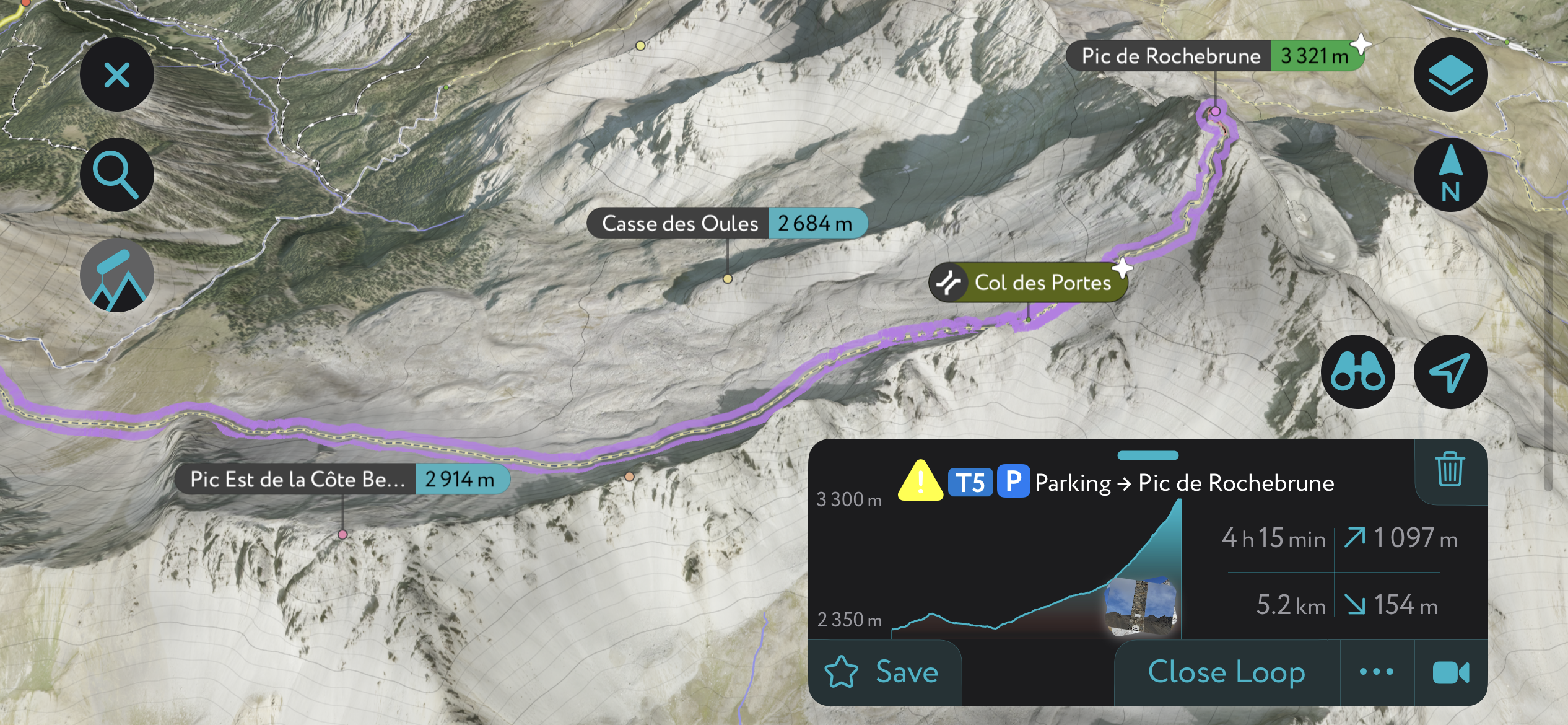Open the search tool

[x=116, y=174]
